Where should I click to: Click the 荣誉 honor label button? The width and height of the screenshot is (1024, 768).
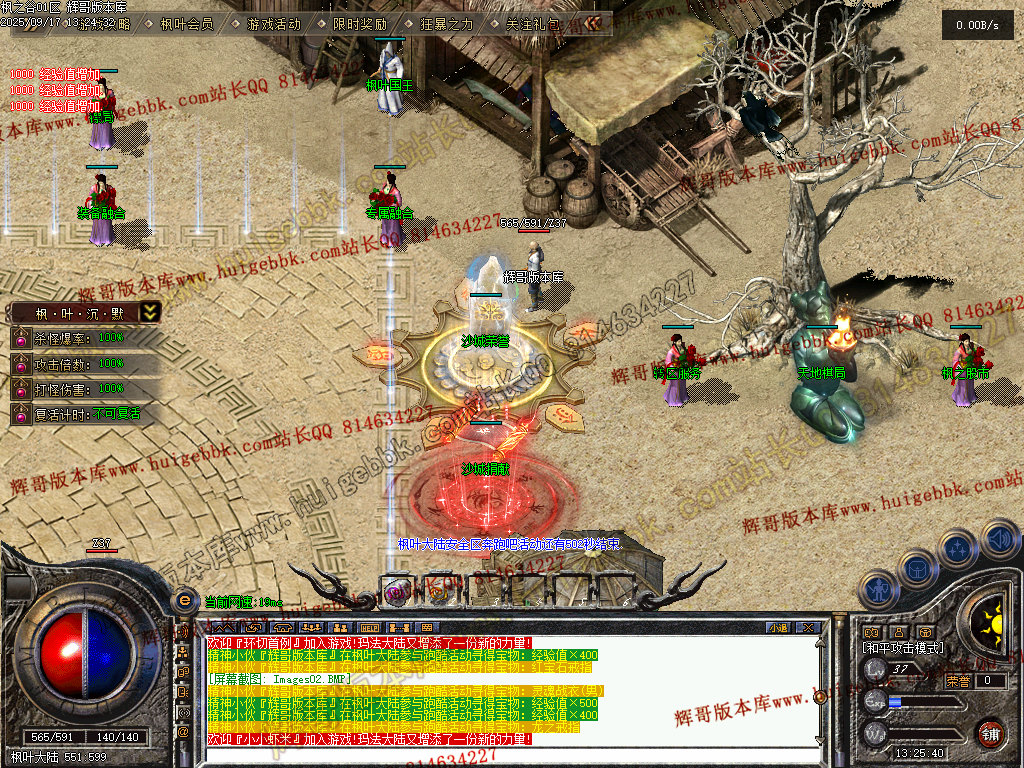[957, 681]
